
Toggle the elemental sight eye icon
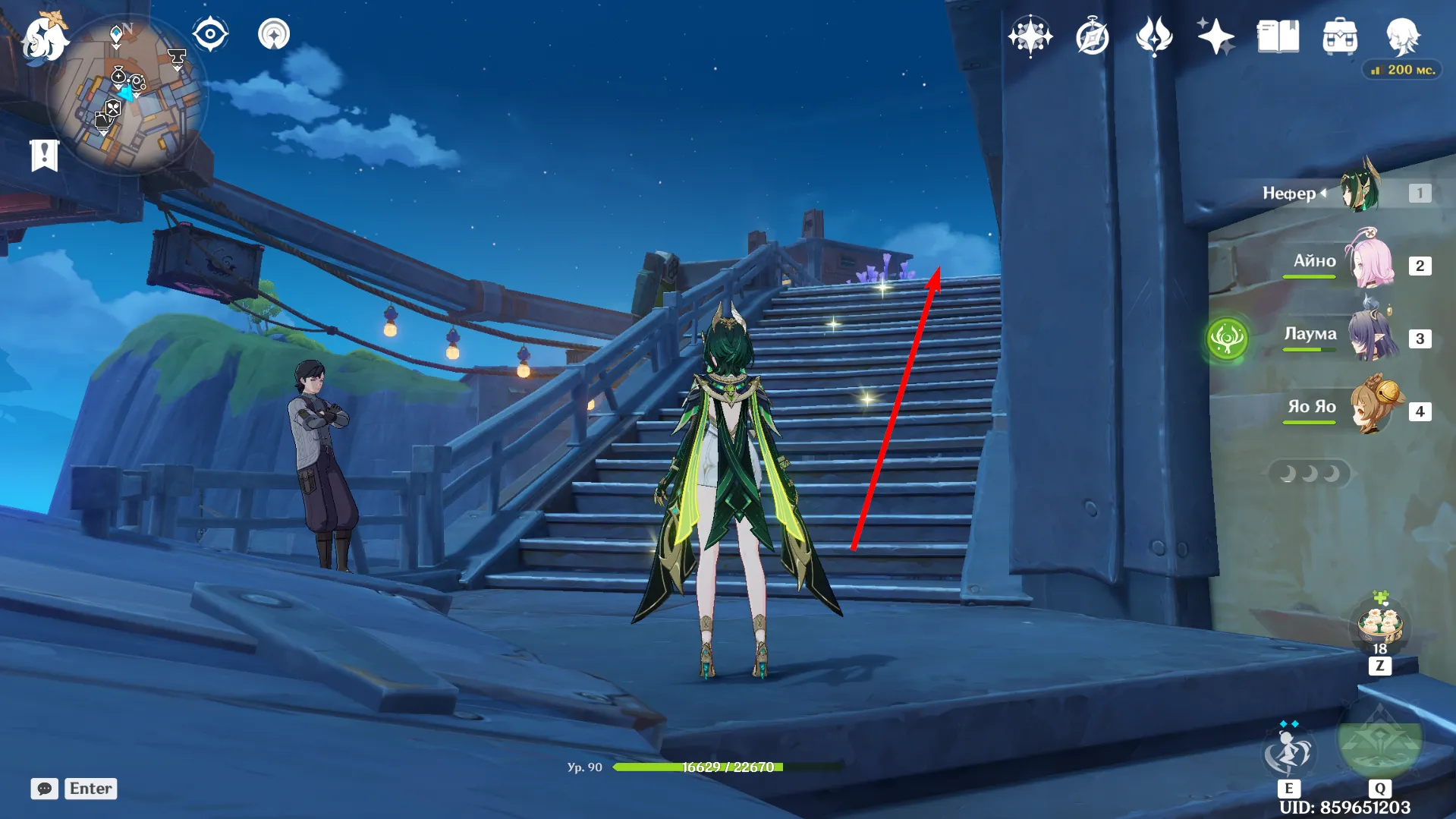click(210, 34)
